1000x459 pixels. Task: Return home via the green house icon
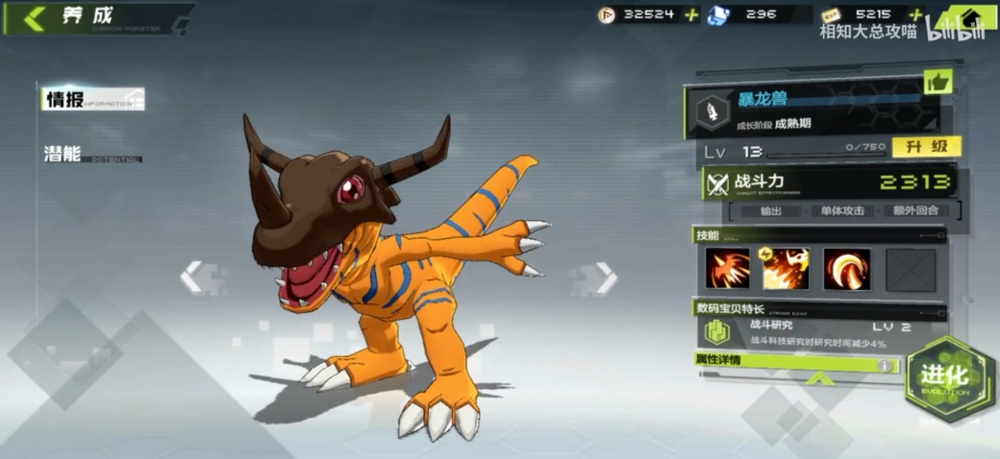click(x=966, y=18)
